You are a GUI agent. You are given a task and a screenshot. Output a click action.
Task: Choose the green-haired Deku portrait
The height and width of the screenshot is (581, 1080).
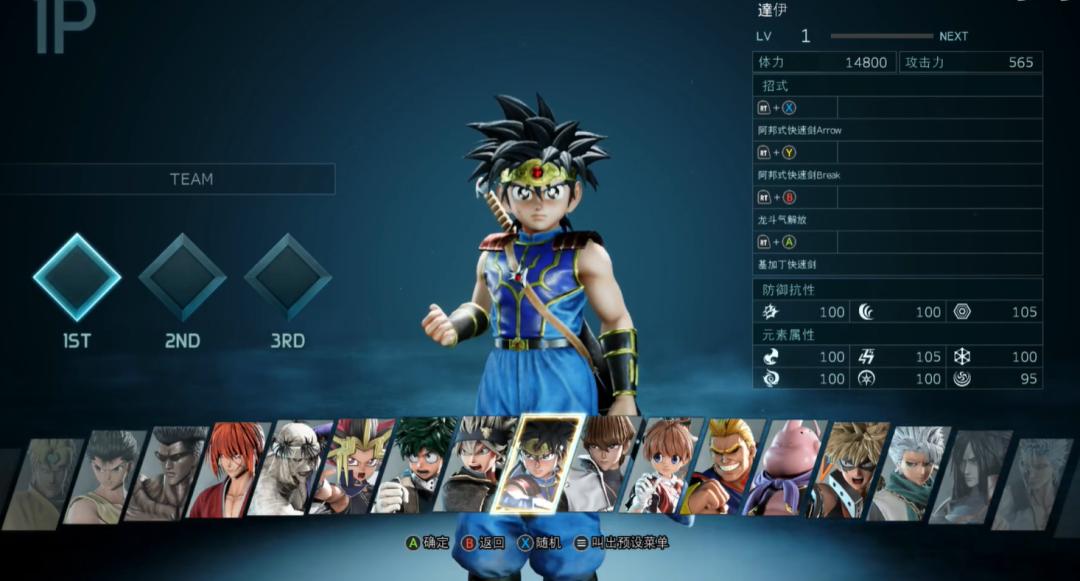(411, 468)
